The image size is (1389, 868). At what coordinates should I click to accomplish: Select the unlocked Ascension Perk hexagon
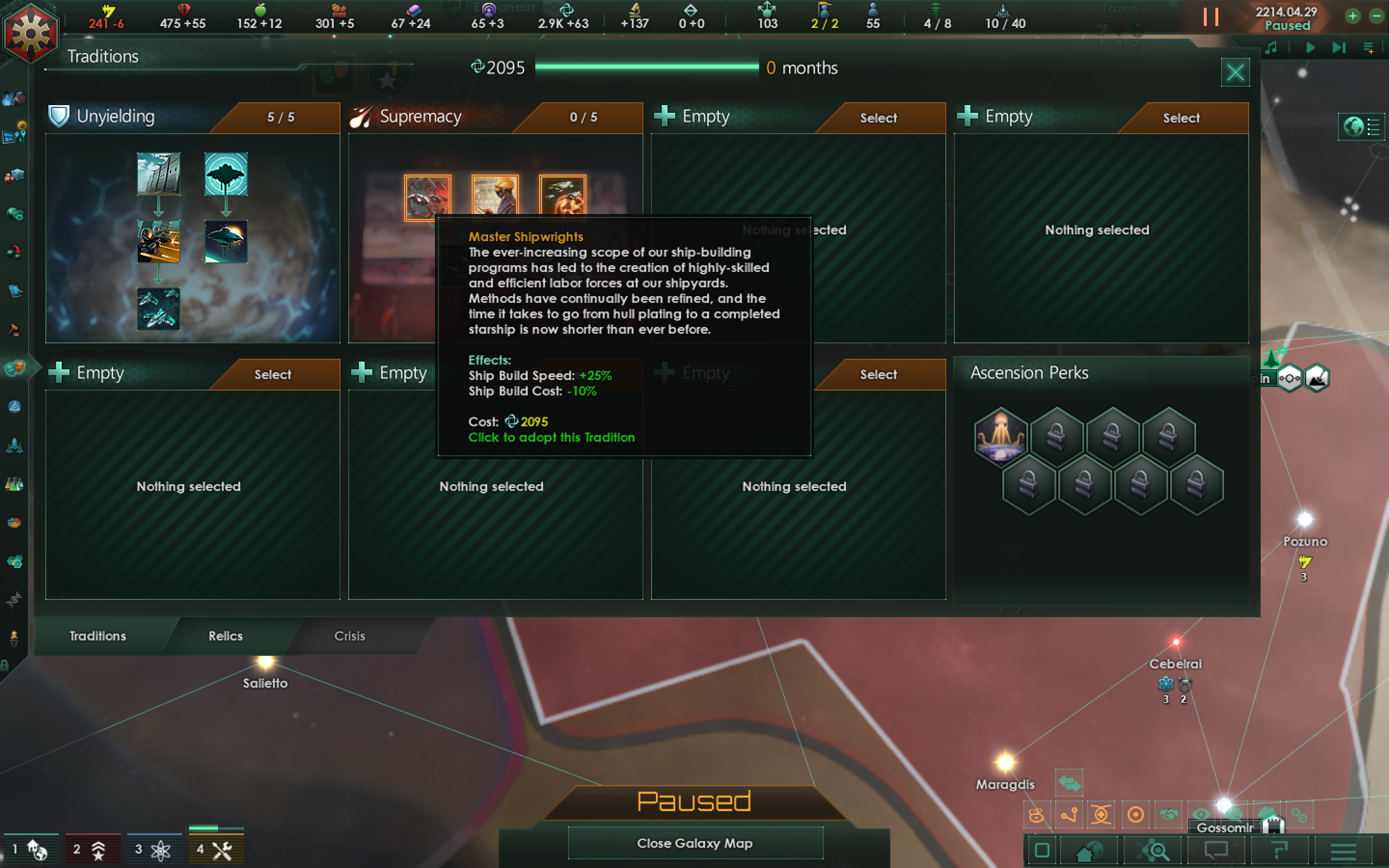(1001, 437)
